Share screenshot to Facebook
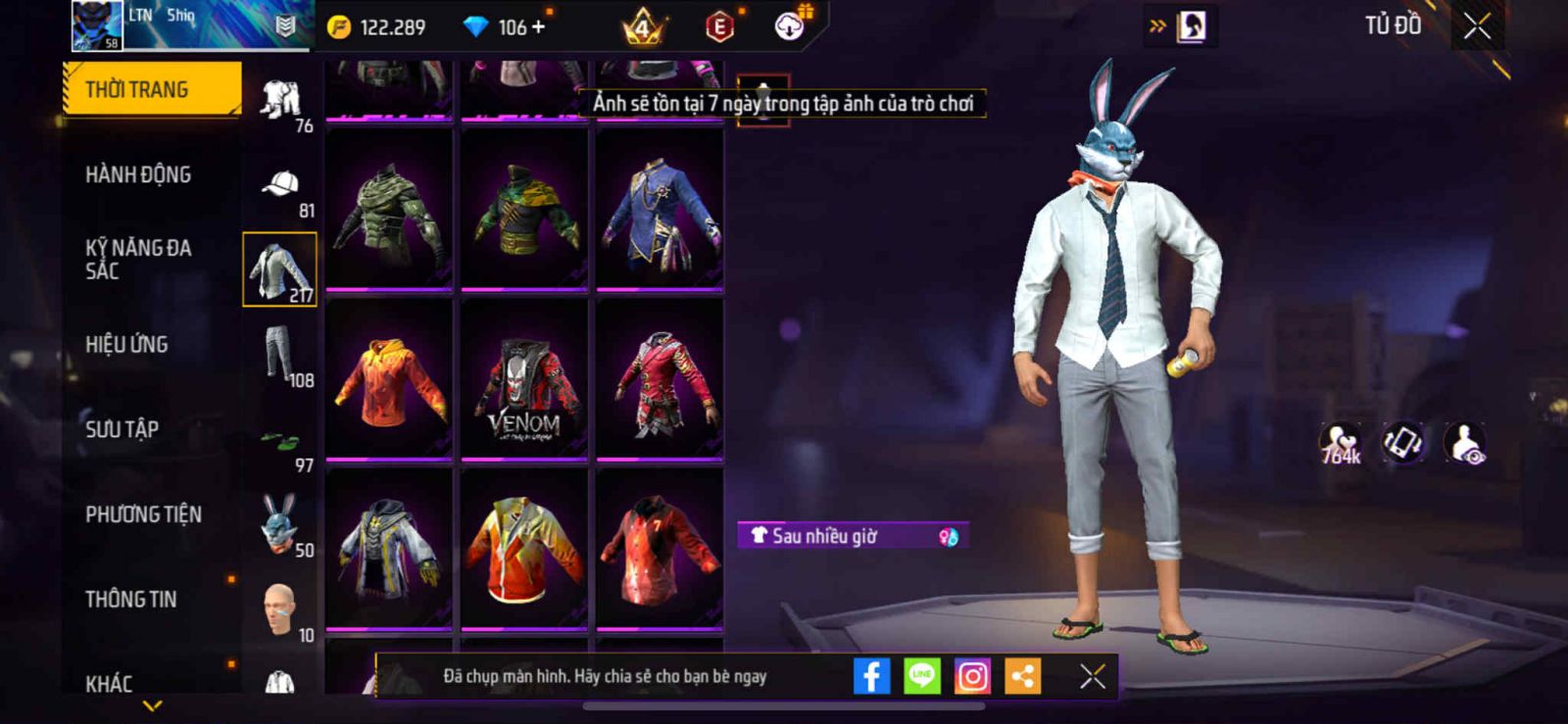 point(871,676)
